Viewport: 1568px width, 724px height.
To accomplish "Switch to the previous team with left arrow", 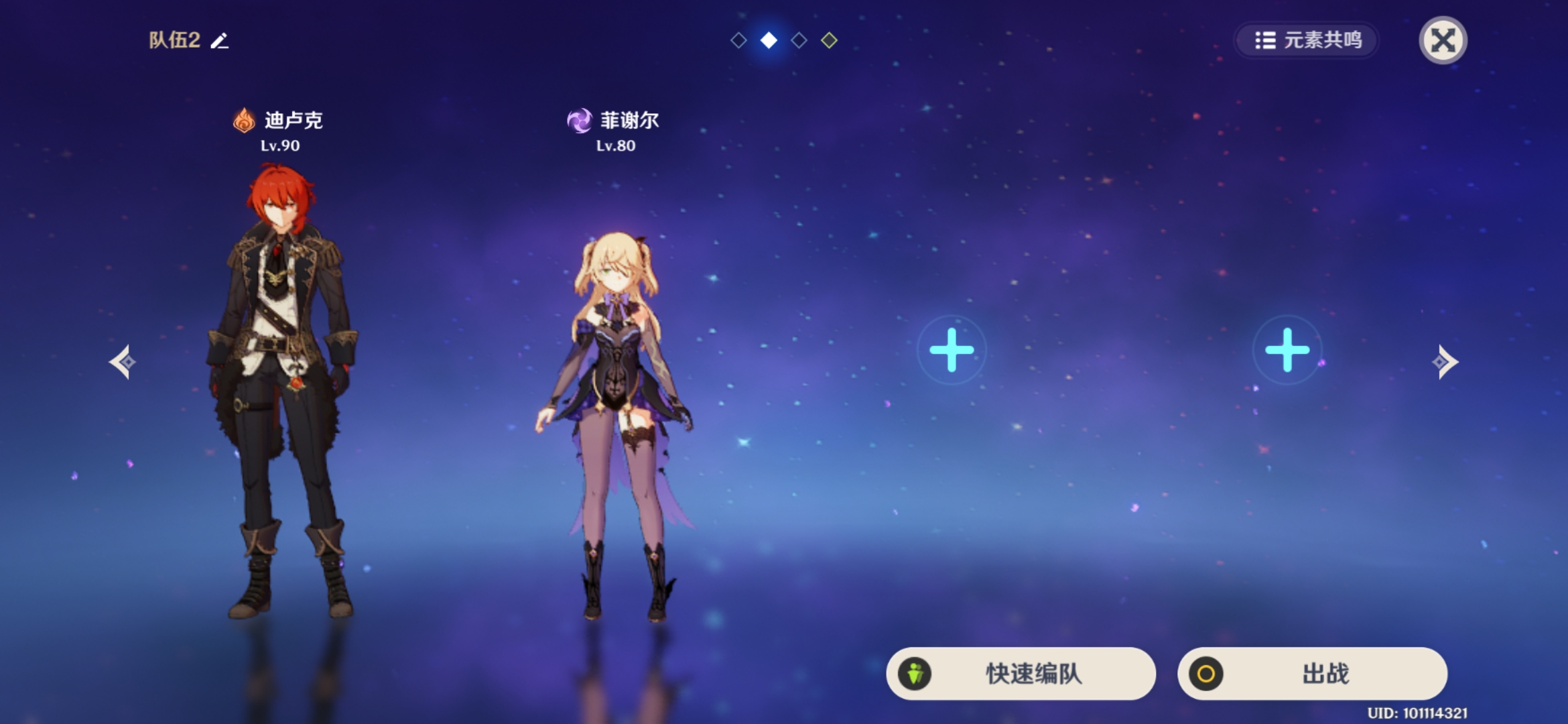I will [x=123, y=362].
